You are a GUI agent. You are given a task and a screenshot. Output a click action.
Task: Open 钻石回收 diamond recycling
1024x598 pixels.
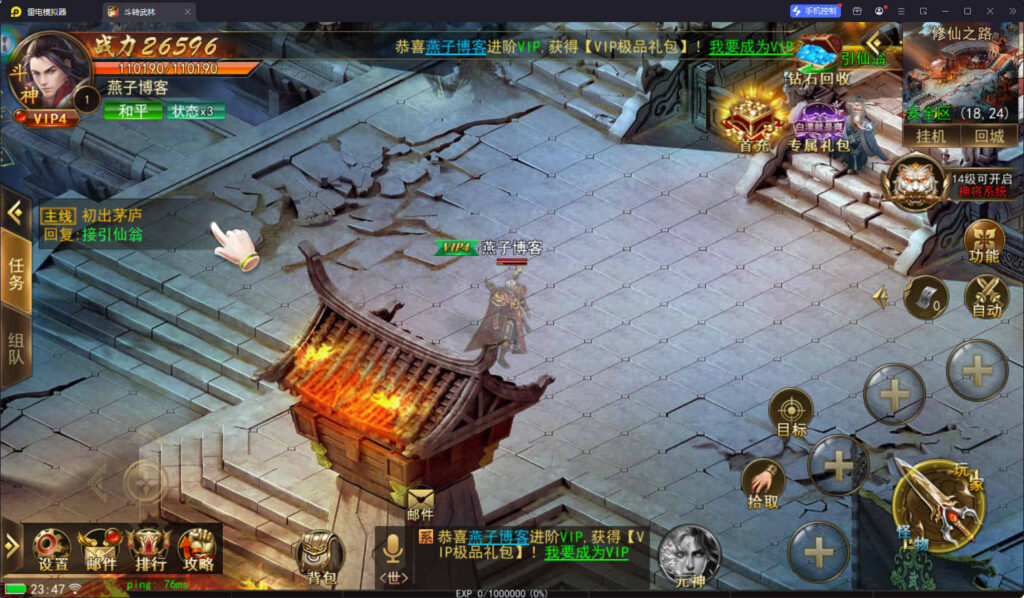[x=820, y=60]
